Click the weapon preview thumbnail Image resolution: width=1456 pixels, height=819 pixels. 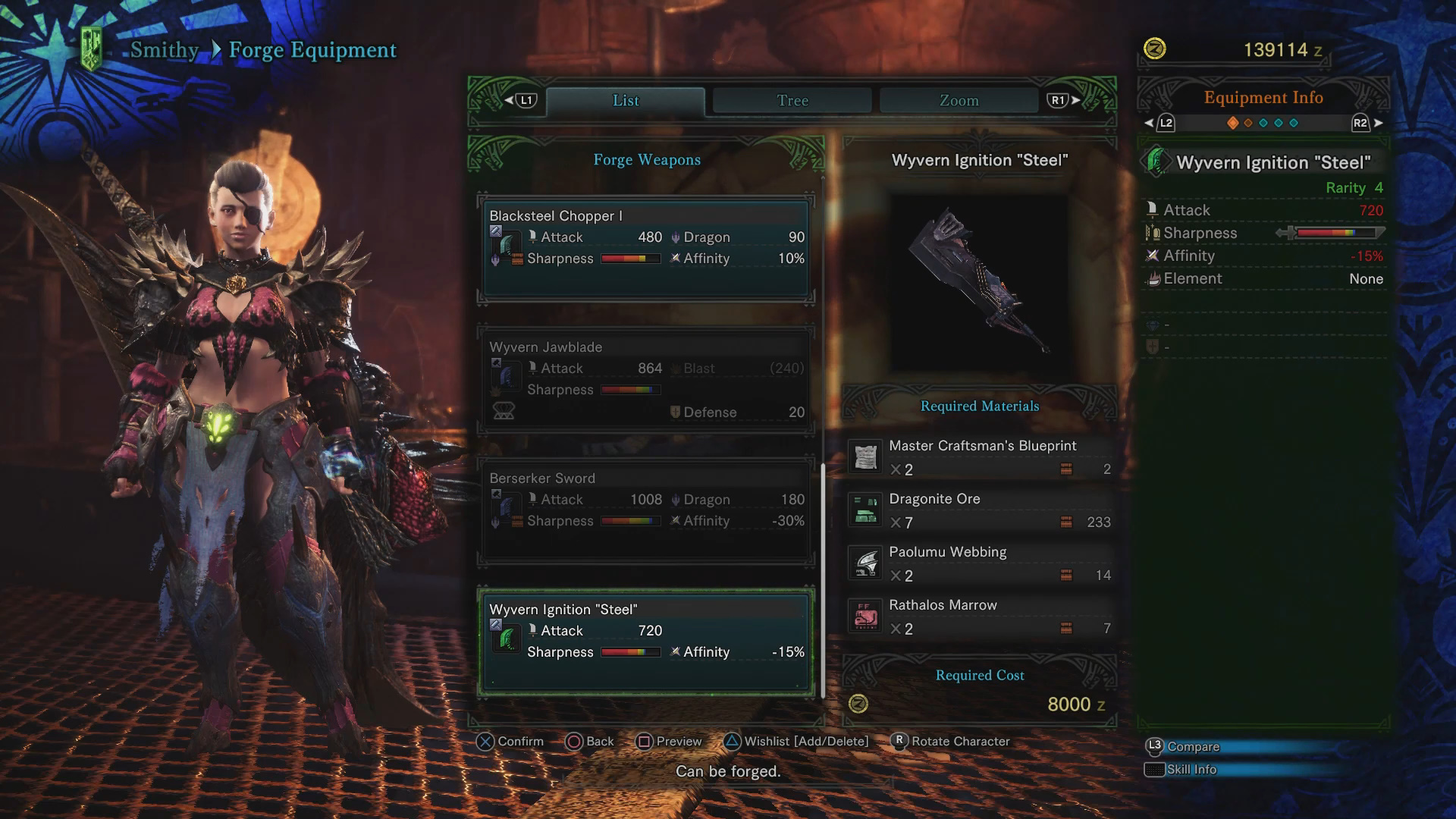pos(979,282)
